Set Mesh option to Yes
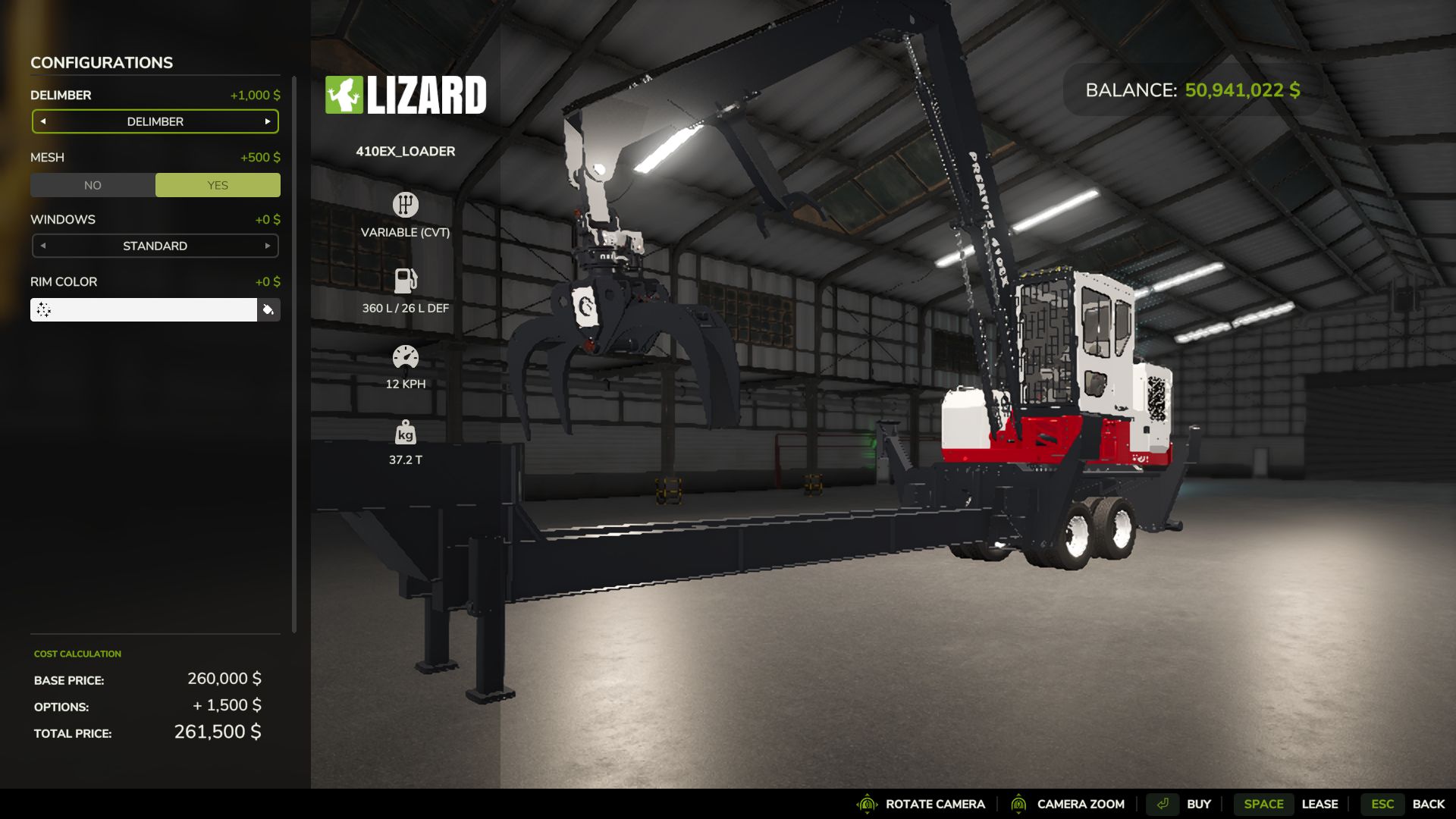 pos(218,185)
